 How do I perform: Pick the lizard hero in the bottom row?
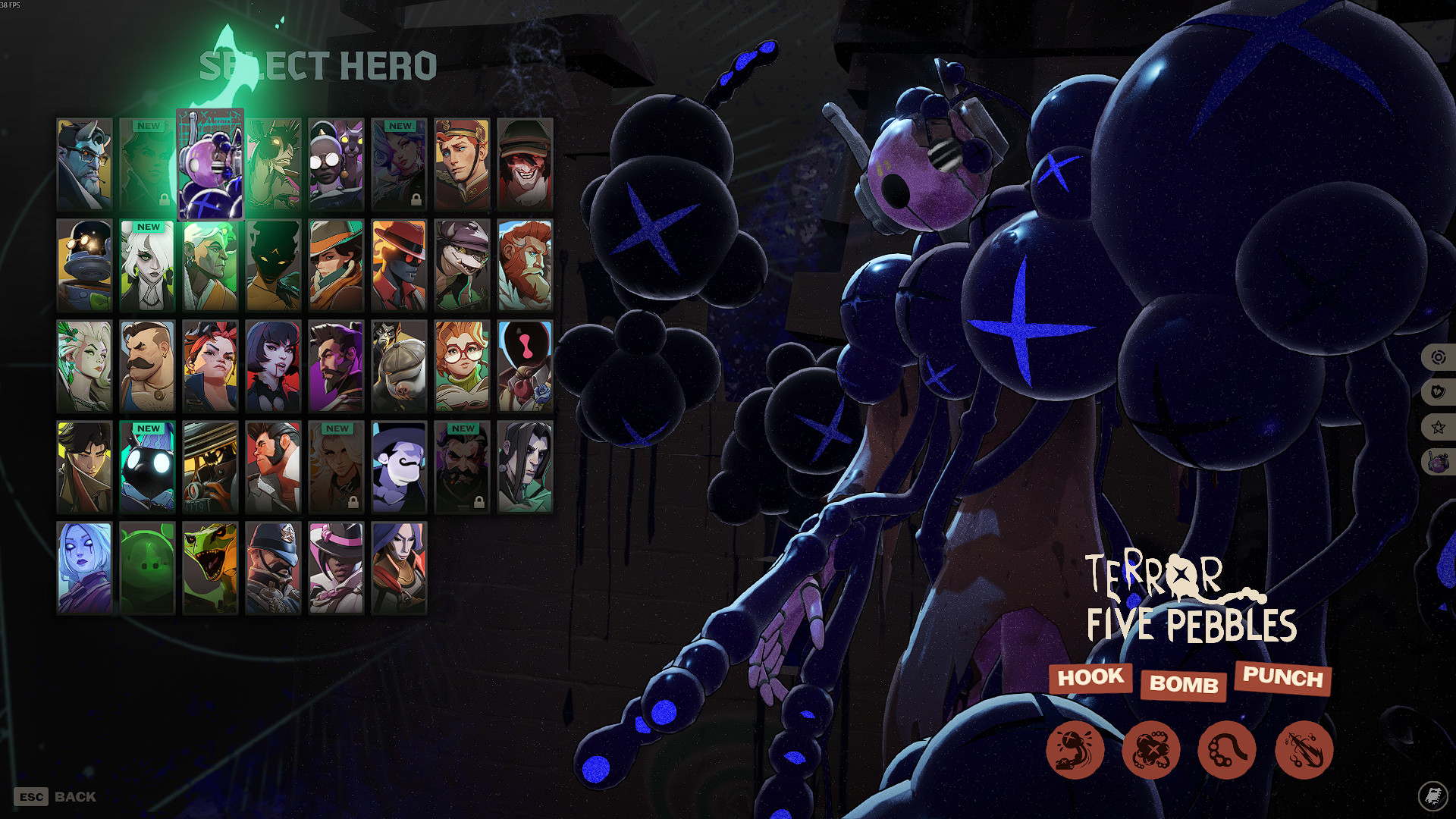point(210,566)
